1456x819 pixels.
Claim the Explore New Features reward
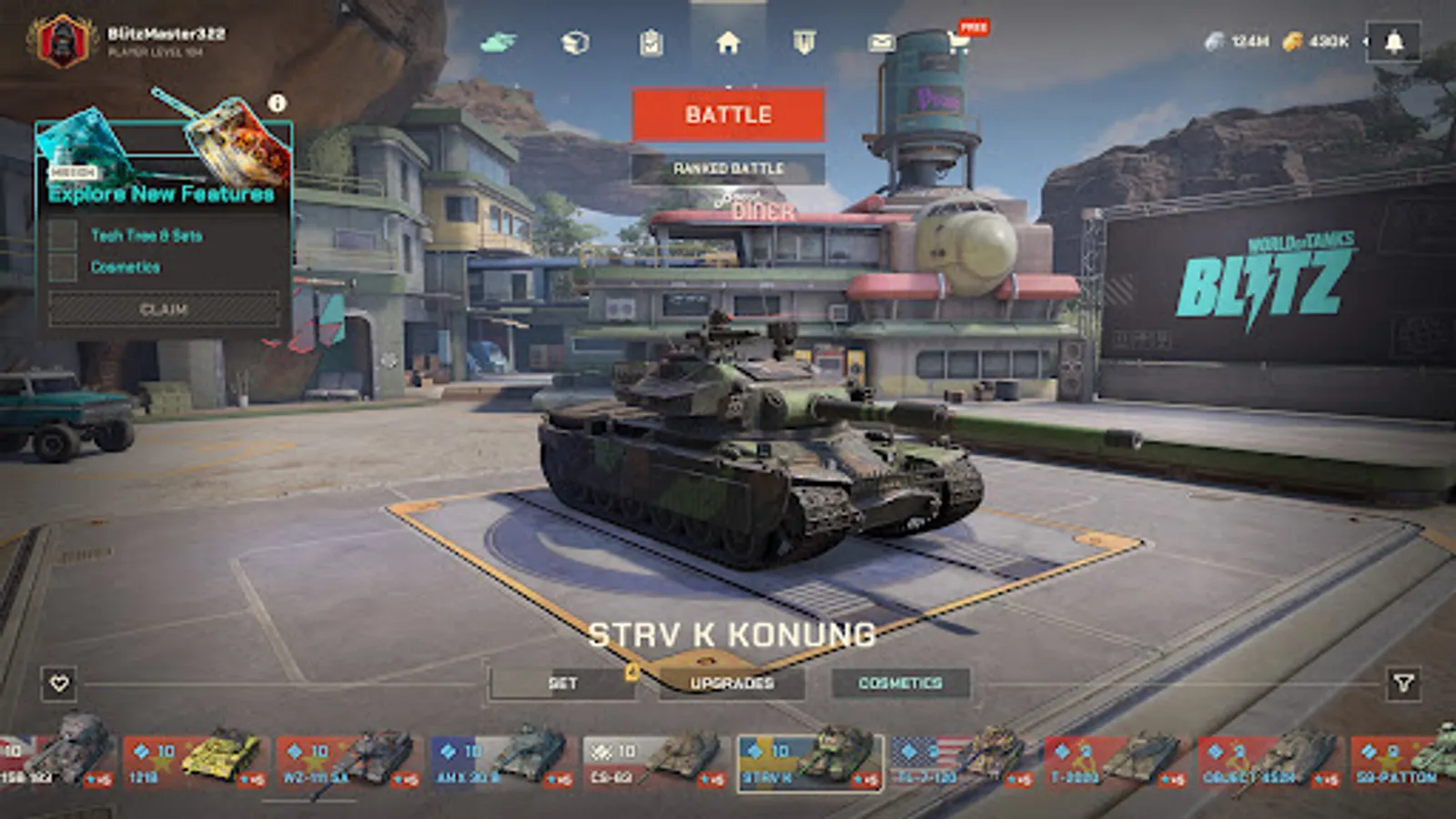165,309
